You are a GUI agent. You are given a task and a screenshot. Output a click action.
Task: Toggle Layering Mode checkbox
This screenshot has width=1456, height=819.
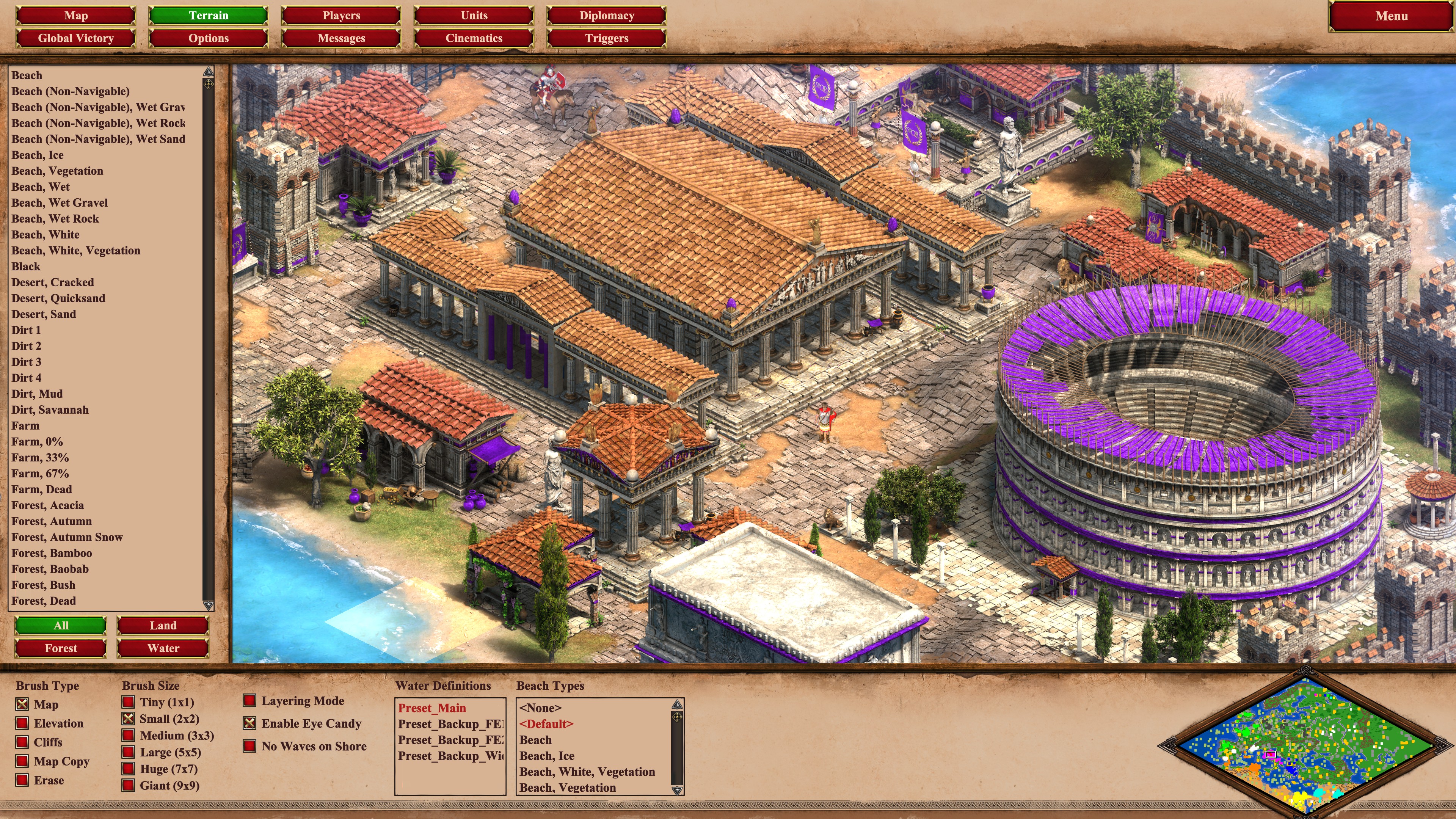(250, 701)
